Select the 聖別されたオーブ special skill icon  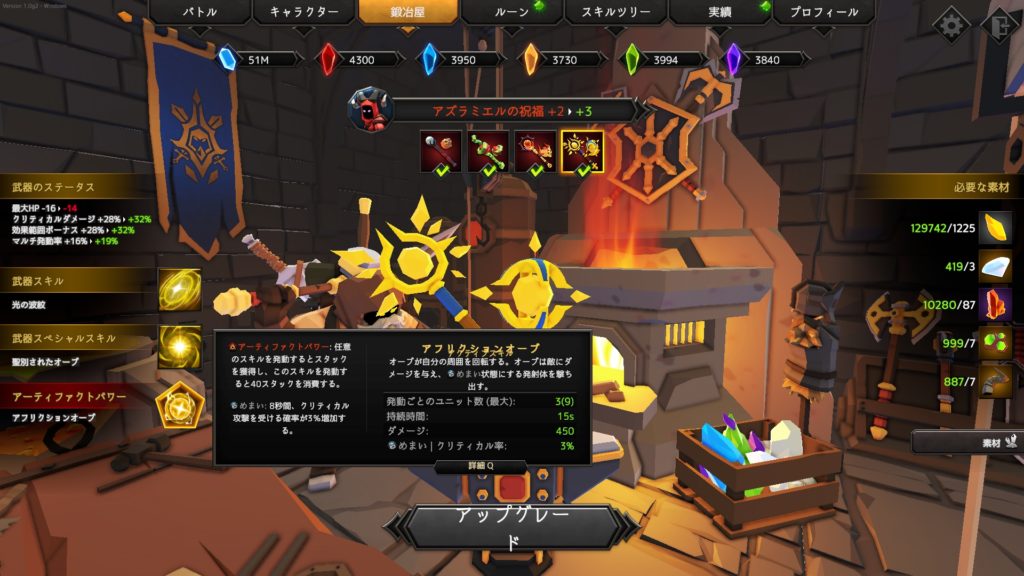coord(179,346)
